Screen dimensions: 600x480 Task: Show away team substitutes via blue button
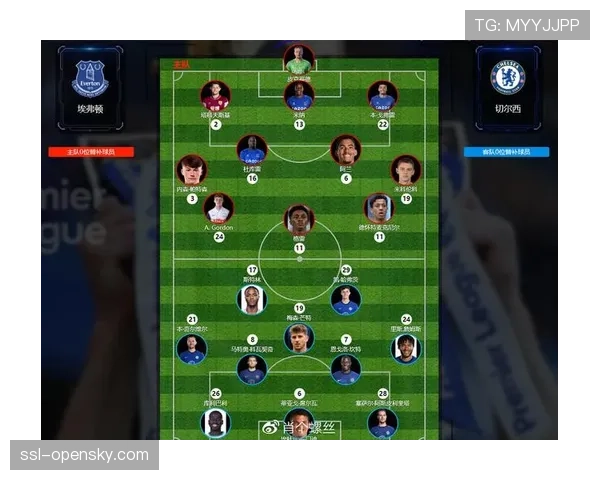click(506, 152)
